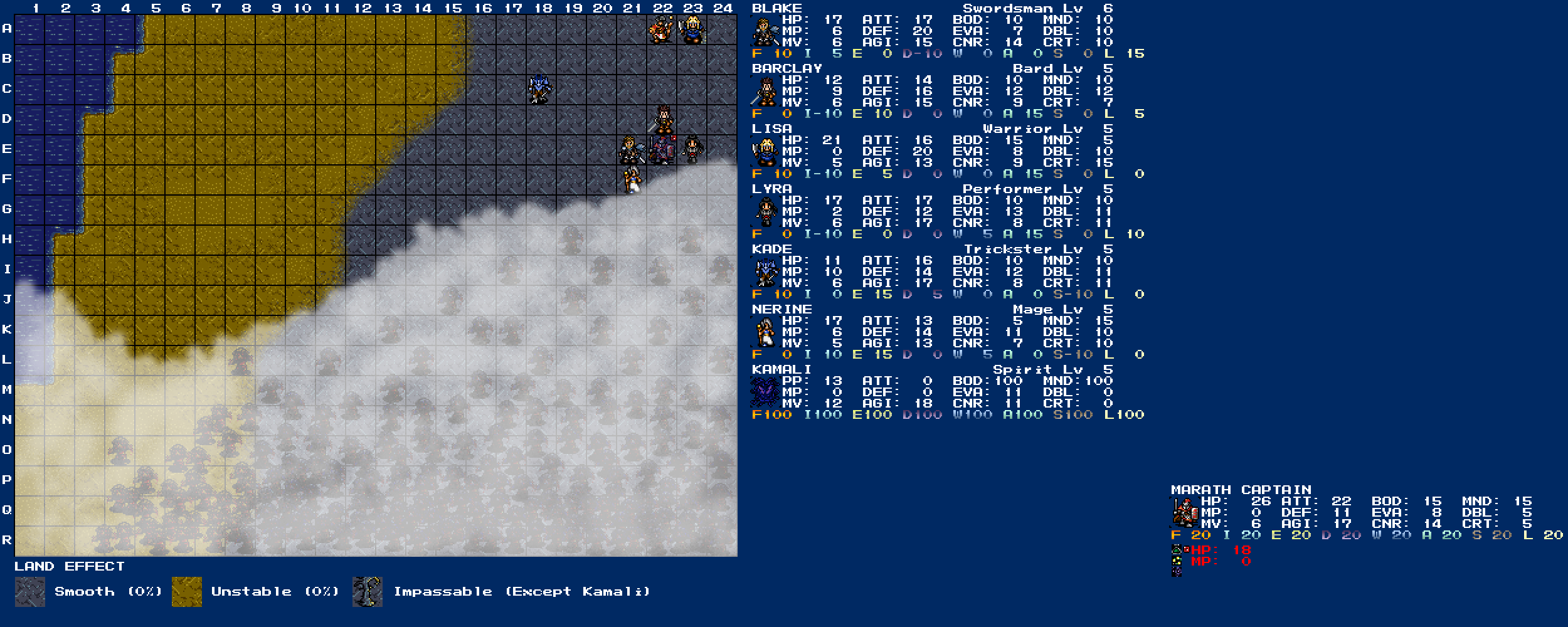
Task: Click Kade the Trickster's roster portrait
Action: [765, 272]
